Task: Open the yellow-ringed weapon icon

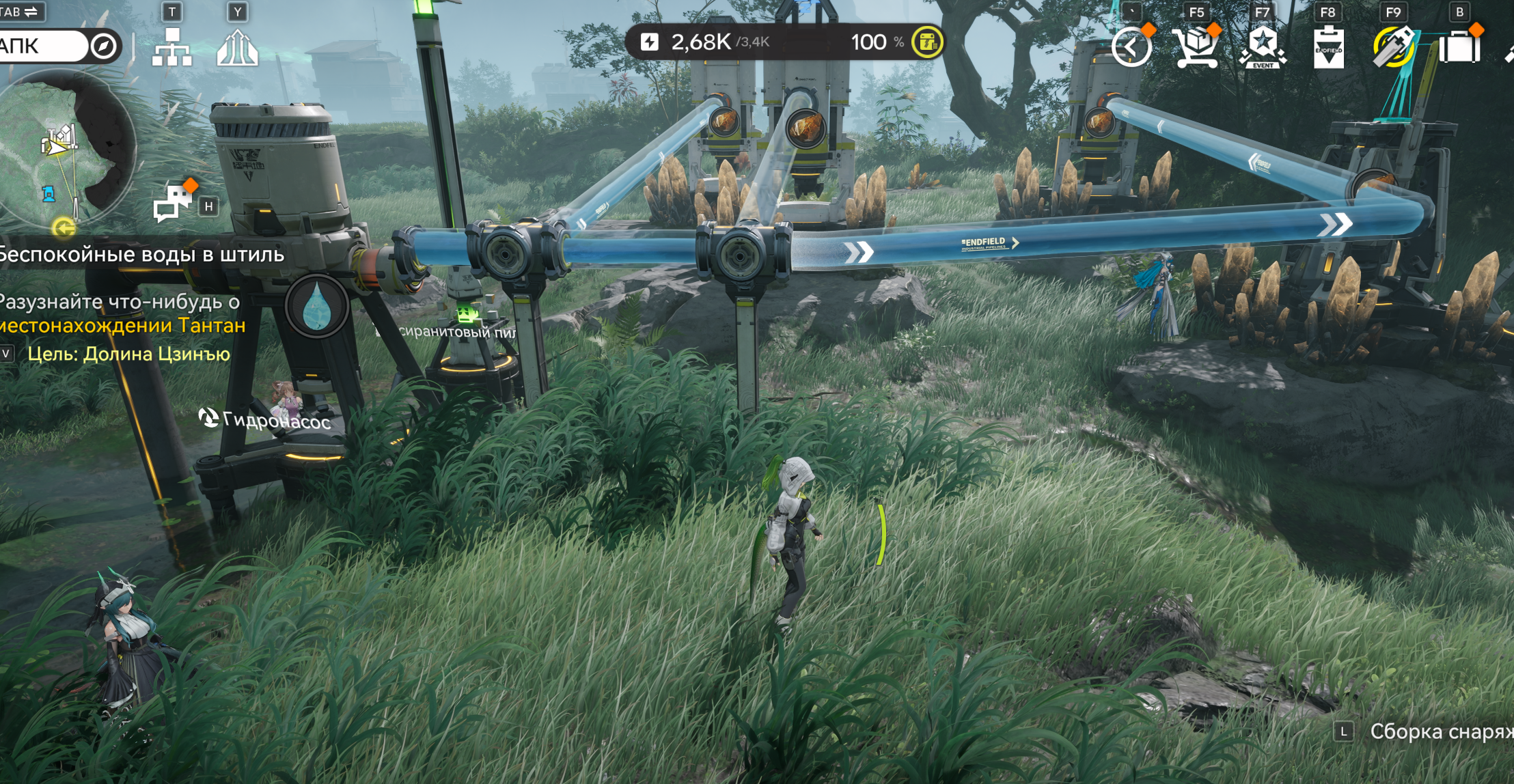Action: click(x=1393, y=48)
